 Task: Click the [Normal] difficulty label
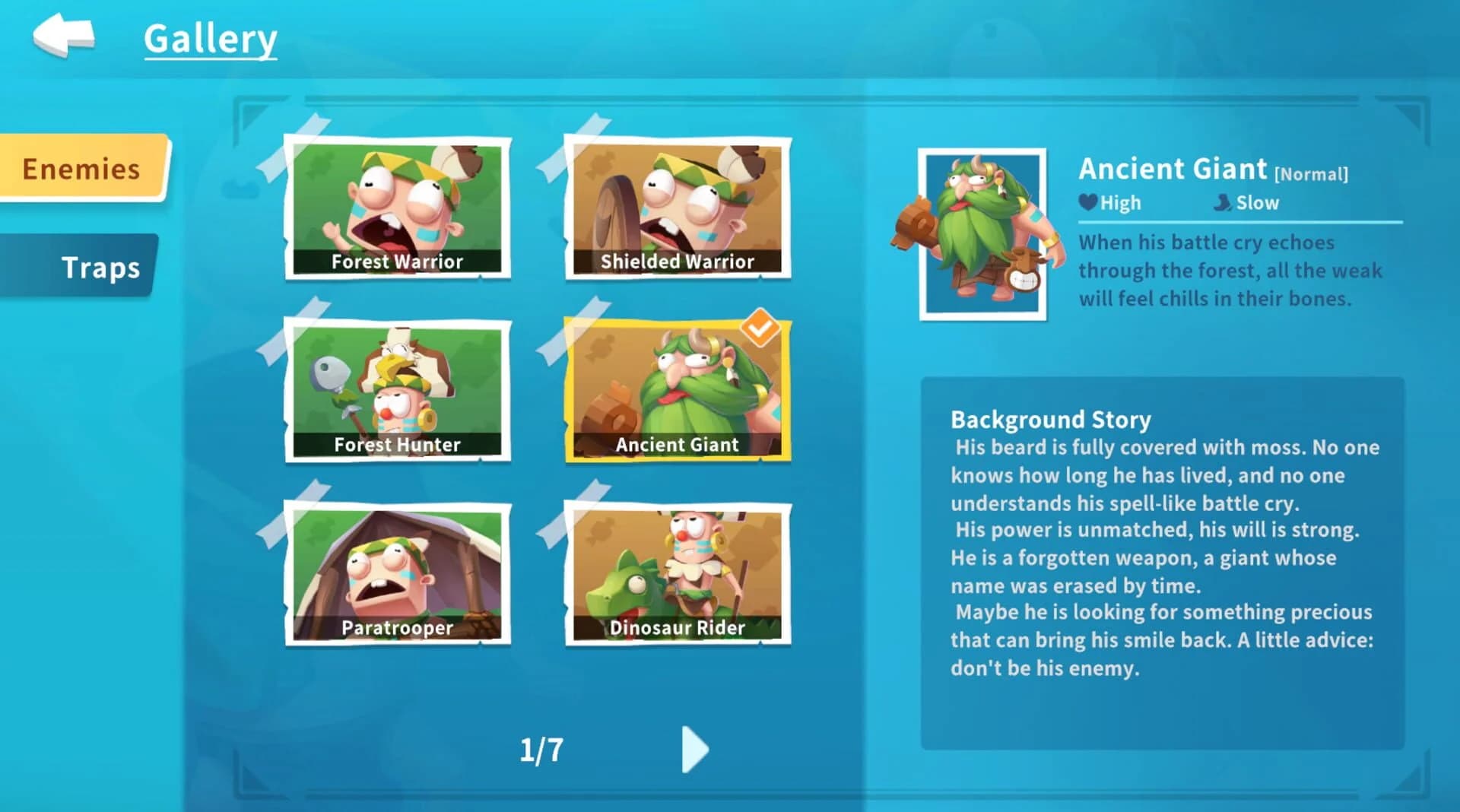(1309, 173)
